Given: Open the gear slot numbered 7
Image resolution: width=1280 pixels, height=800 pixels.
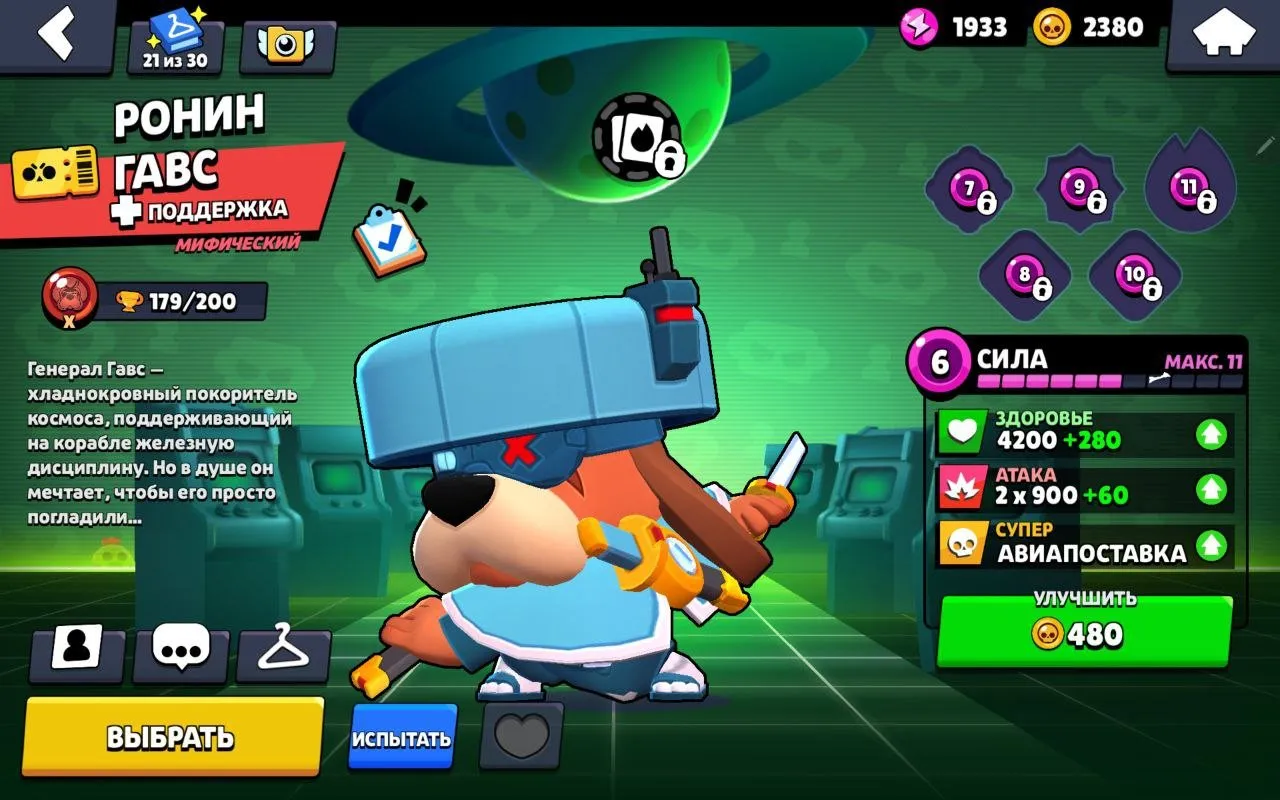Looking at the screenshot, I should pyautogui.click(x=966, y=186).
